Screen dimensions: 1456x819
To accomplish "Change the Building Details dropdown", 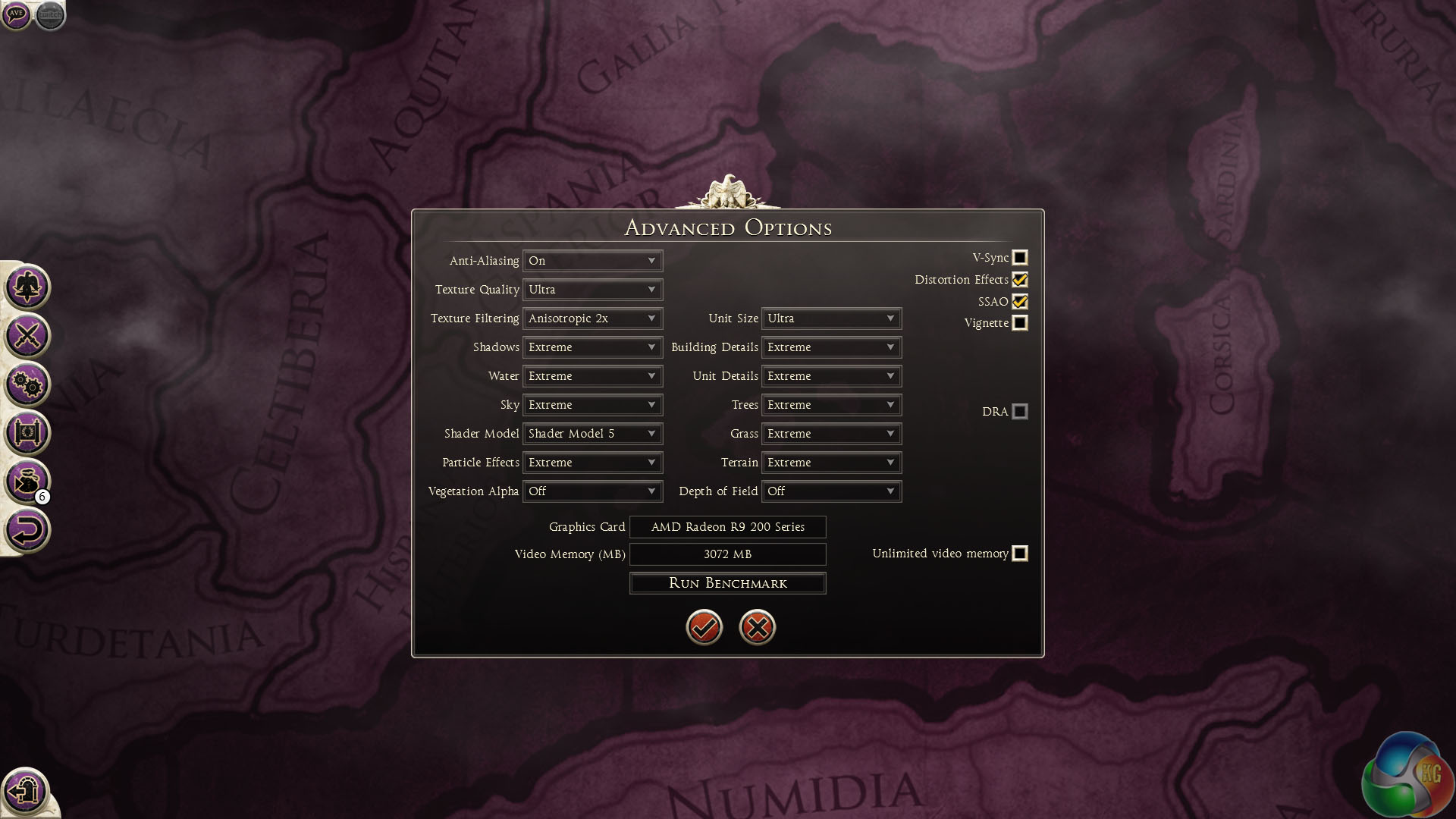I will point(831,347).
